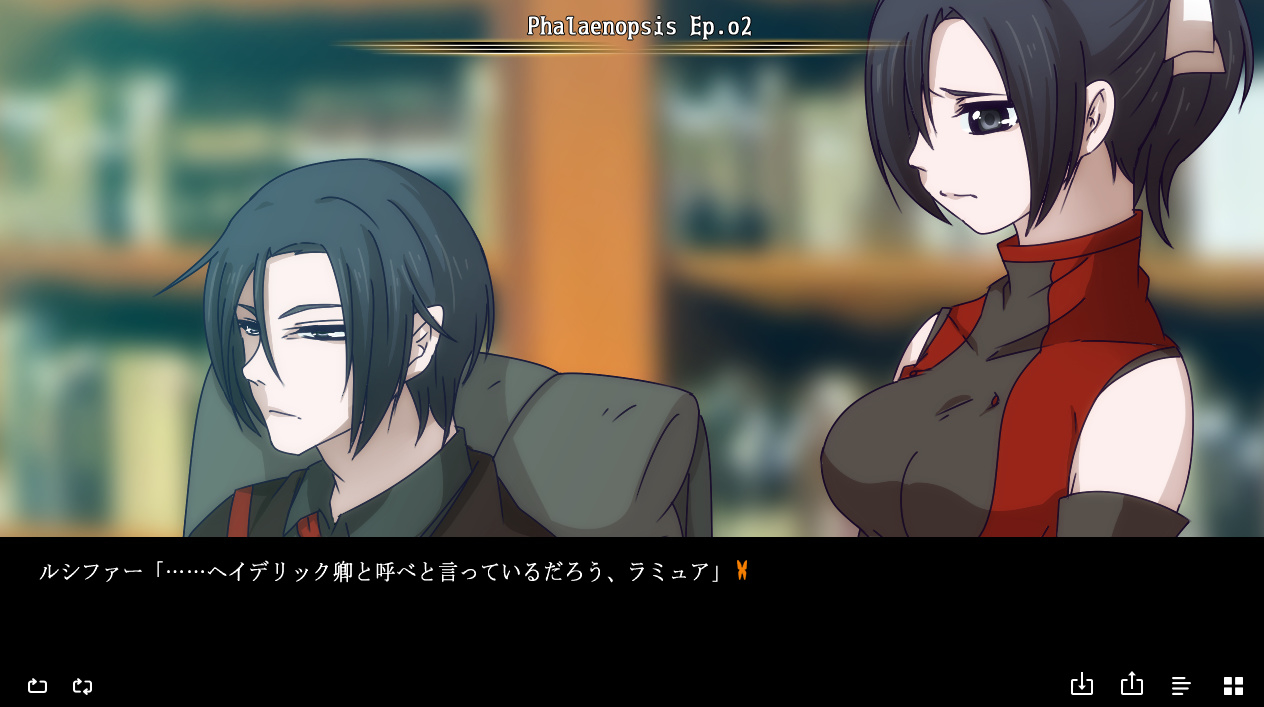Open the save icon with the down arrow

[x=1081, y=684]
